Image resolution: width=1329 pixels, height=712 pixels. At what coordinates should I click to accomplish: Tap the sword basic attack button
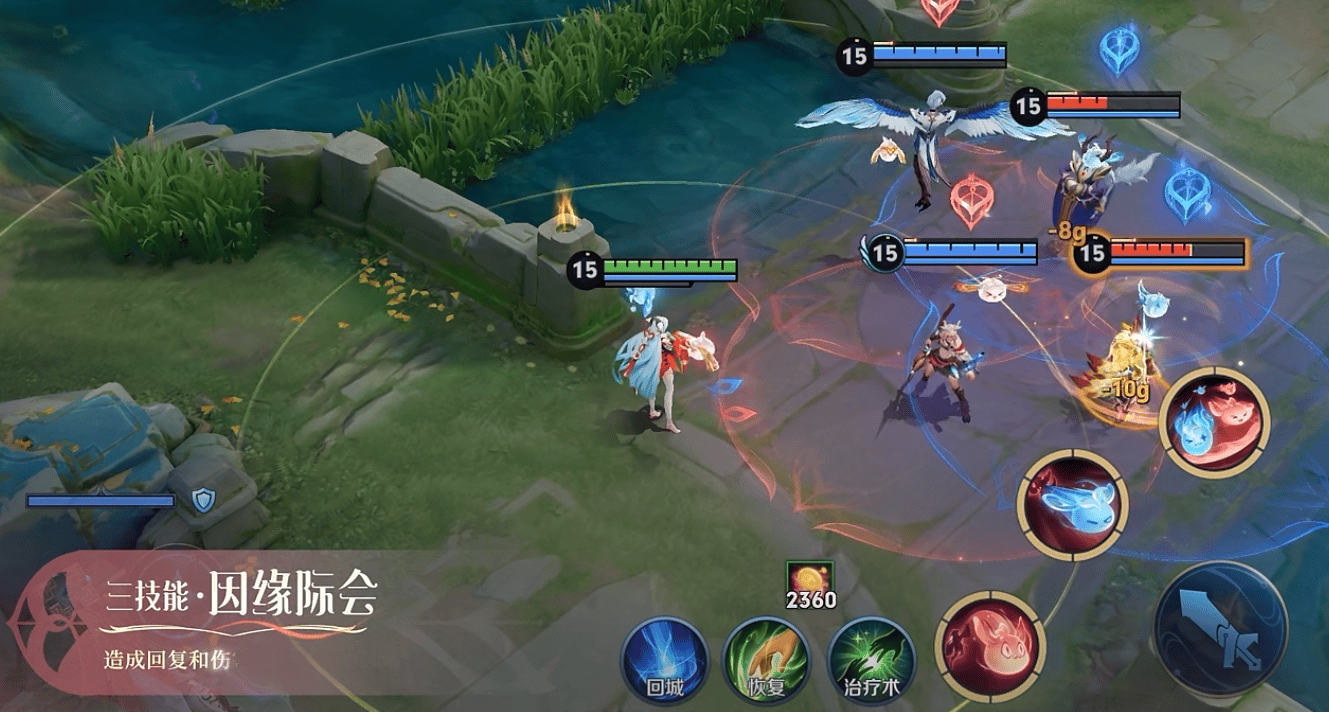pyautogui.click(x=1220, y=629)
